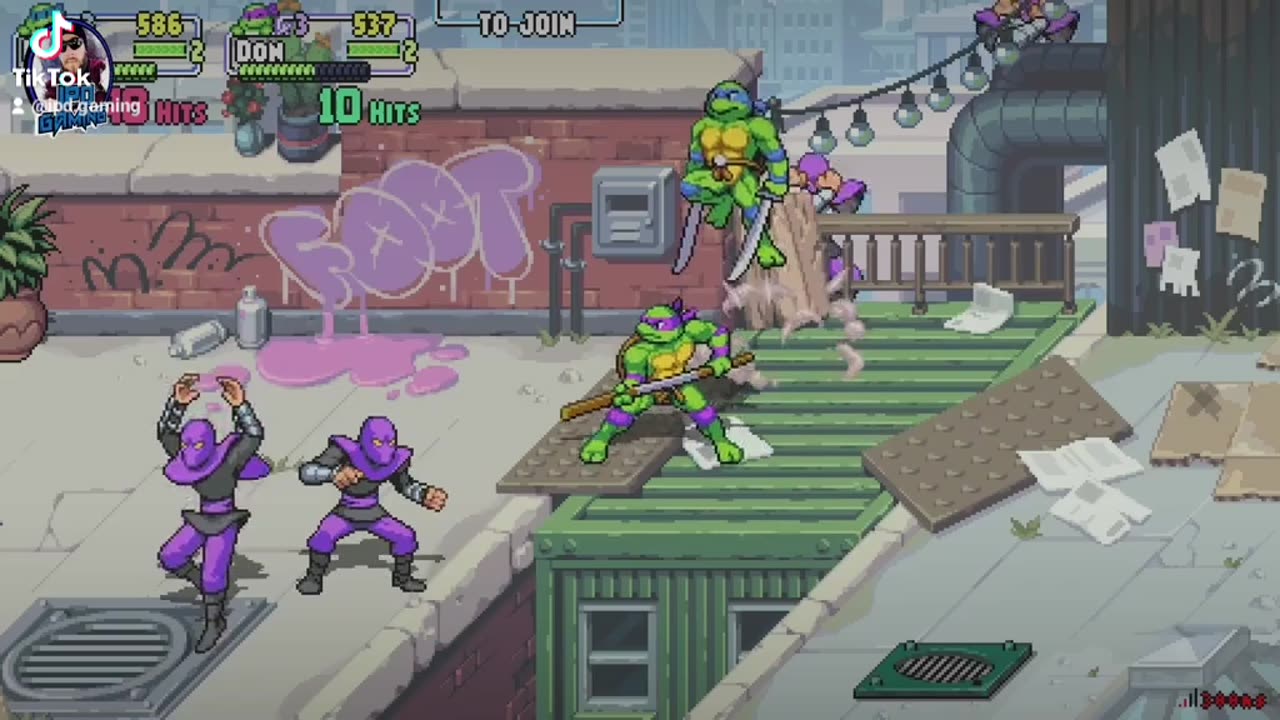Click the red skull icons near the signal bars

click(x=1234, y=700)
